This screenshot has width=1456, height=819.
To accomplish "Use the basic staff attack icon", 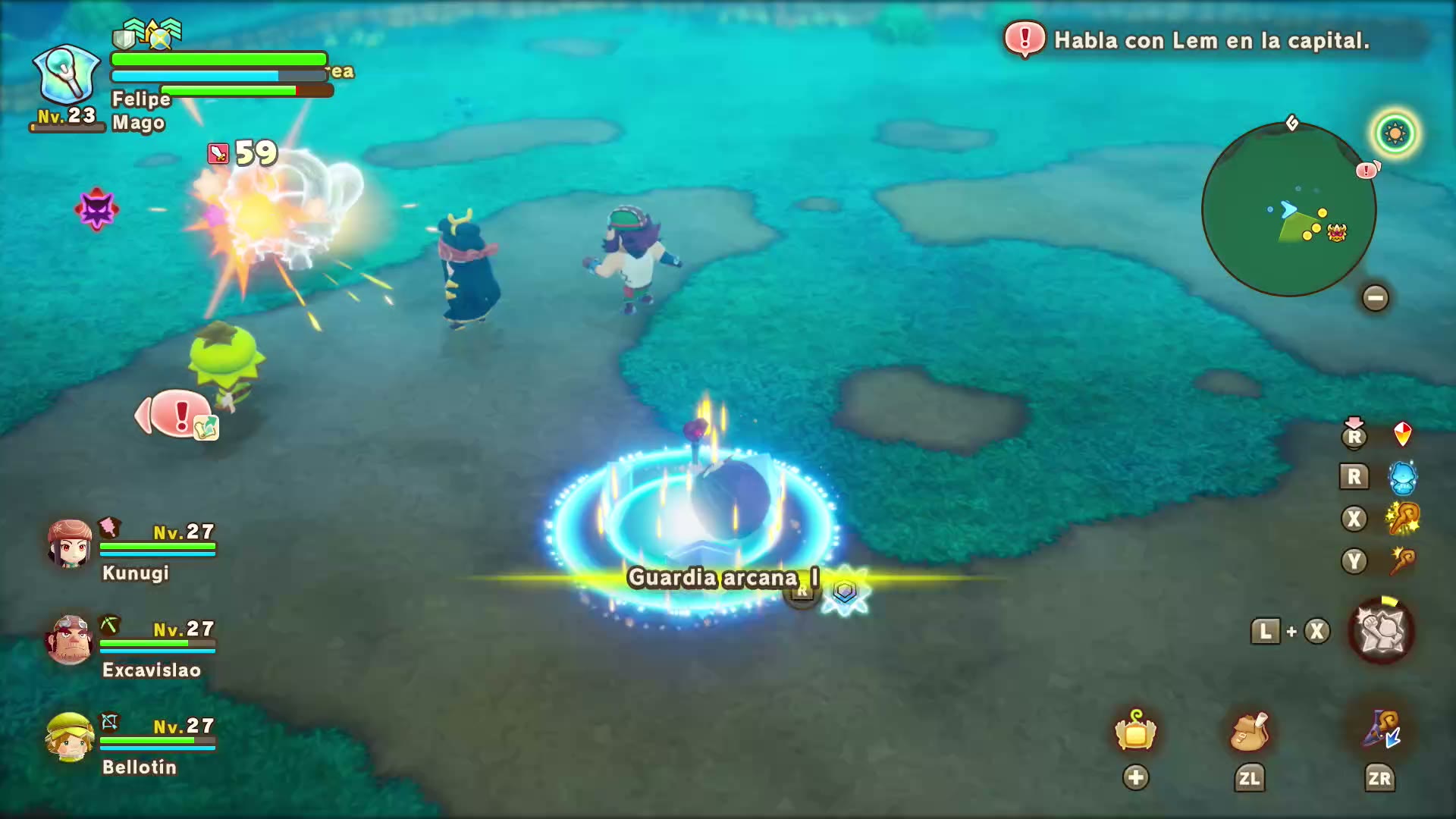I will 1402,562.
